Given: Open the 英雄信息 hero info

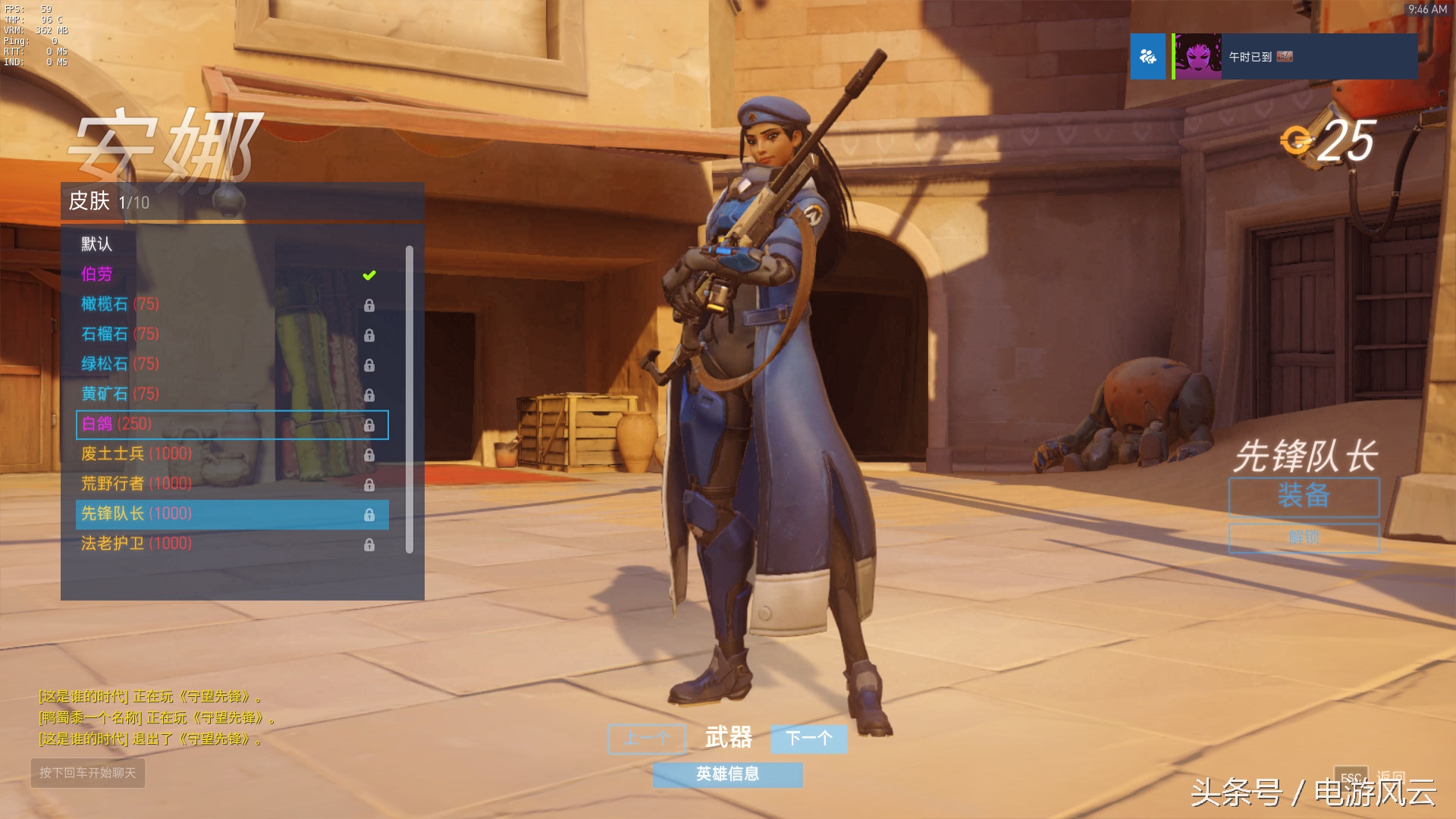Looking at the screenshot, I should tap(727, 774).
